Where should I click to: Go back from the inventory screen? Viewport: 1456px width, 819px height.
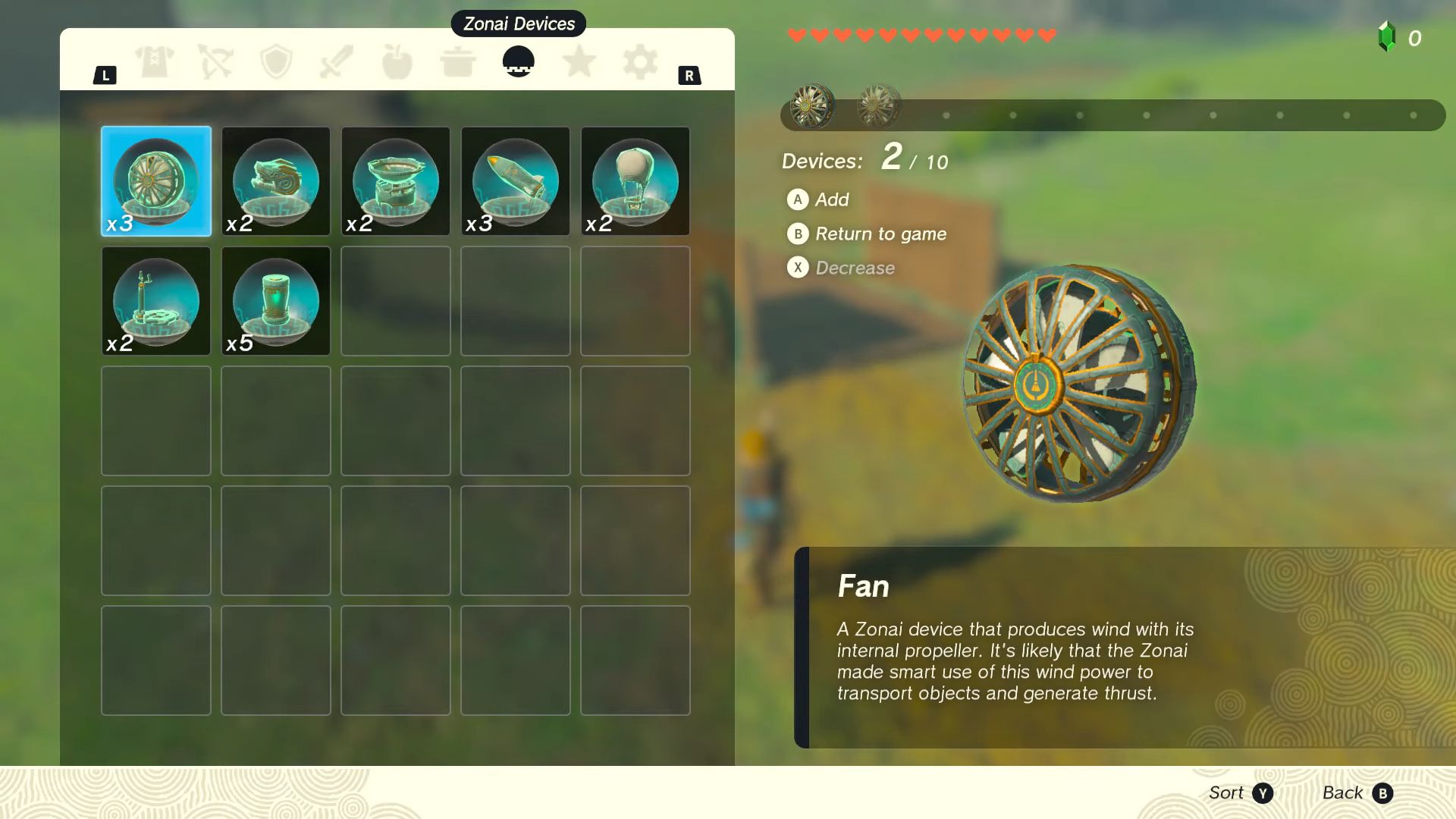1357,793
